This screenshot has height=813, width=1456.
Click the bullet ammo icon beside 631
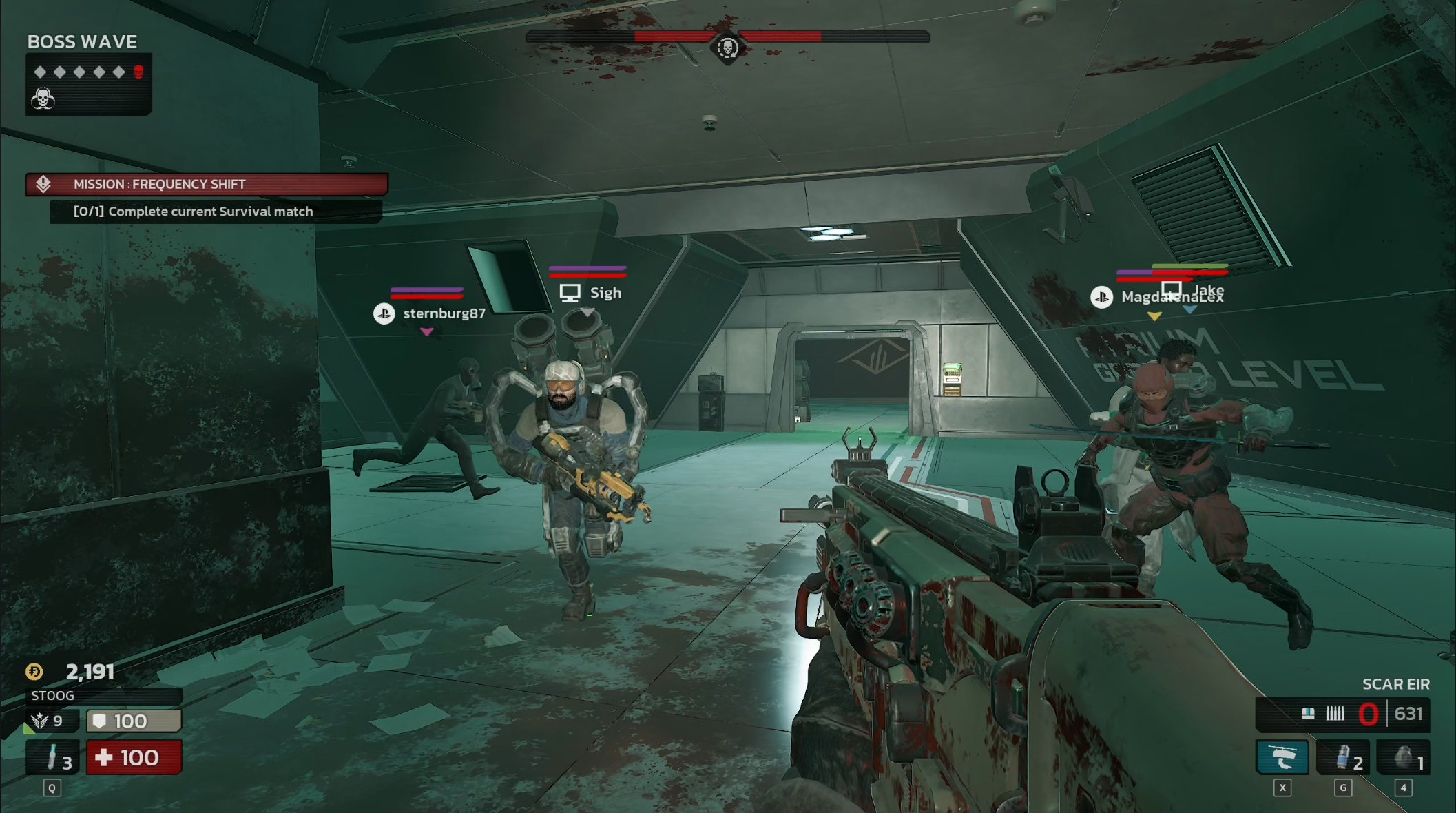click(x=1335, y=714)
